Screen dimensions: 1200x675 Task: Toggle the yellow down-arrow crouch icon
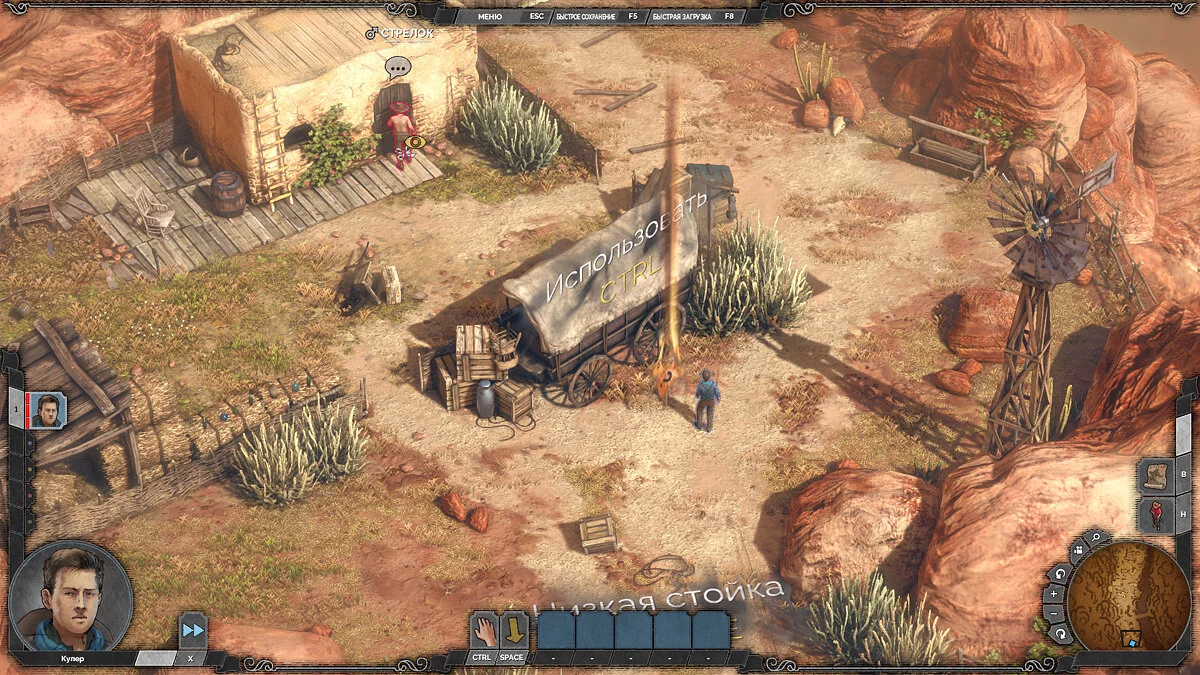[513, 630]
